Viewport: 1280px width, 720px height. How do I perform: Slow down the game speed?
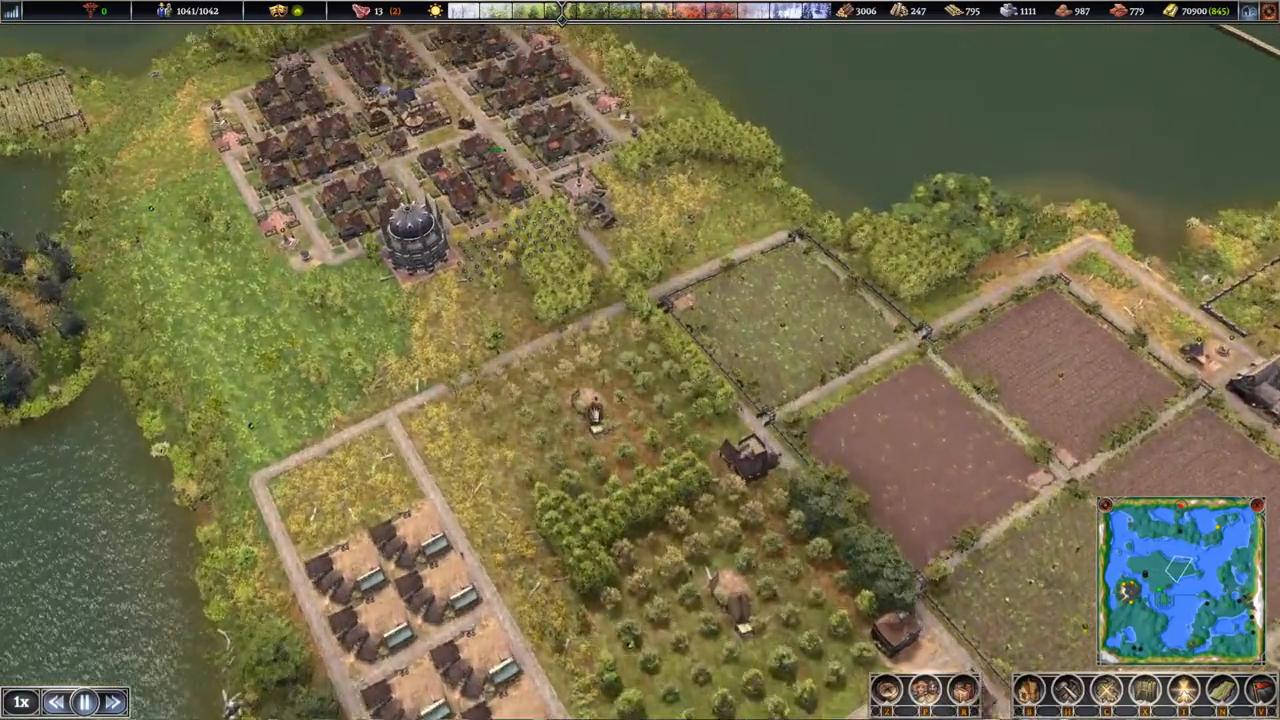56,703
